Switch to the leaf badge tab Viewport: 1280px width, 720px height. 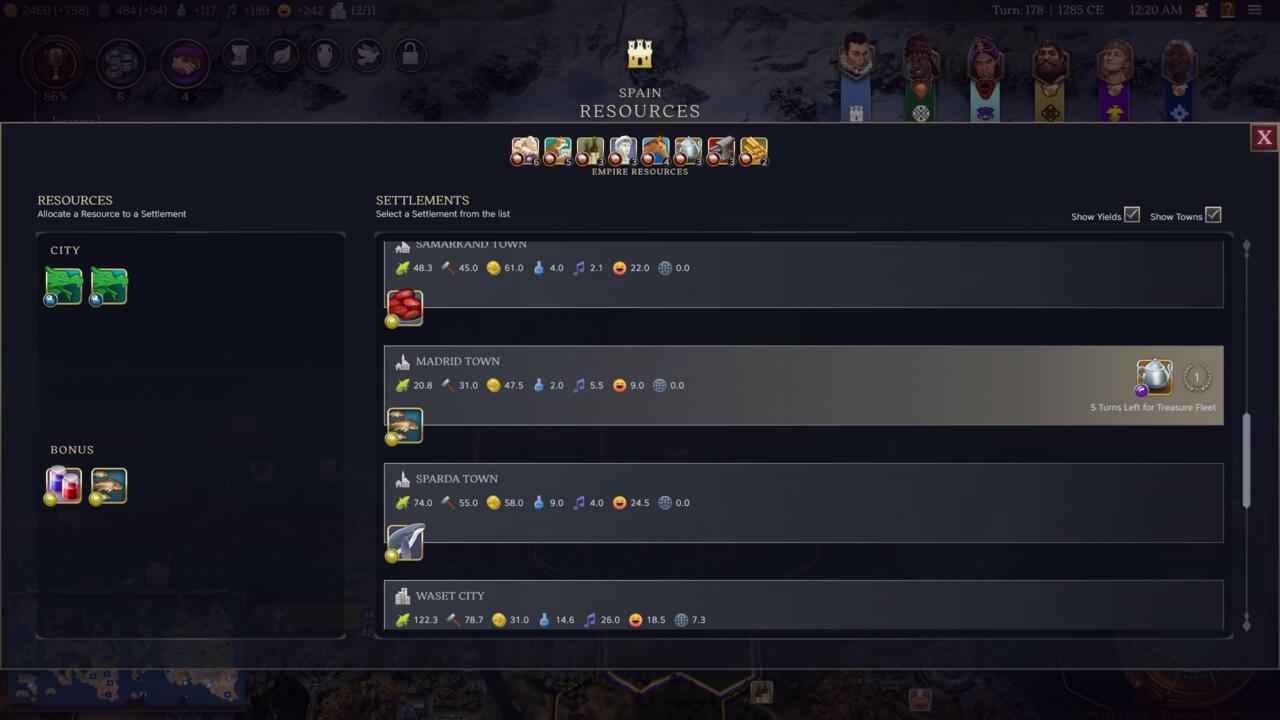[282, 56]
